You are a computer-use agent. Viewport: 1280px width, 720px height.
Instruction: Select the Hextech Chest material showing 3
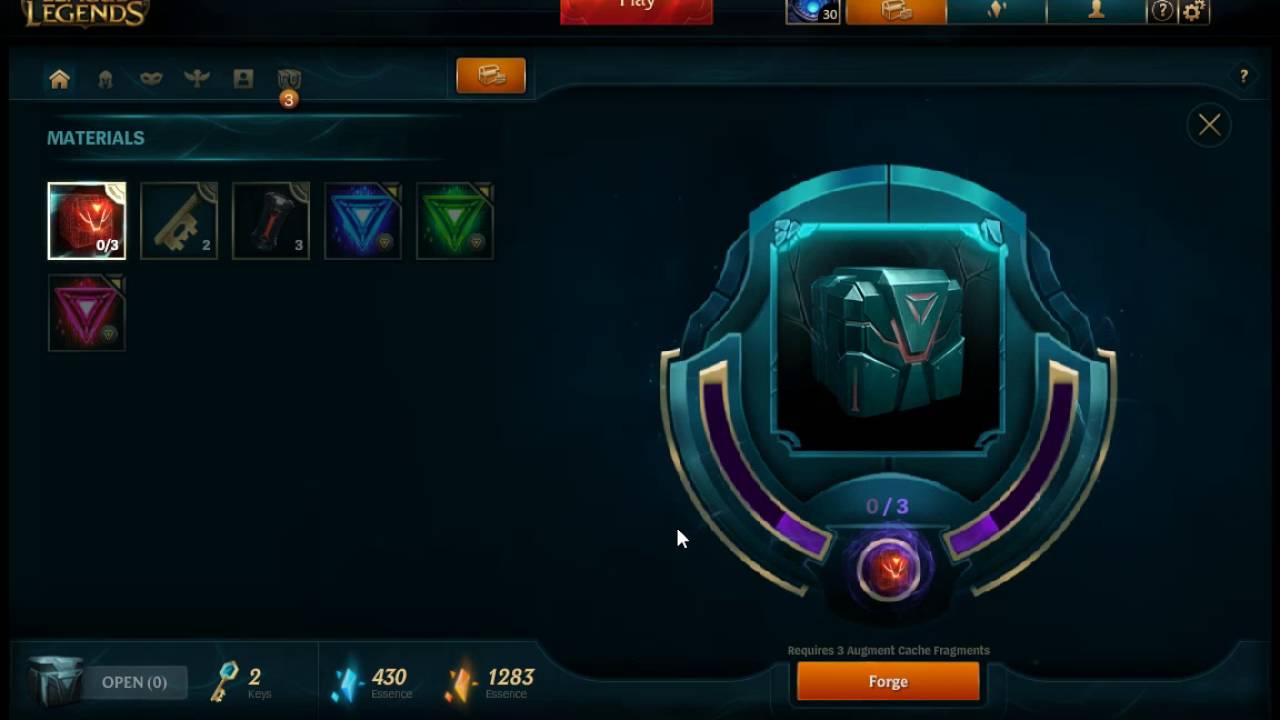tap(271, 220)
